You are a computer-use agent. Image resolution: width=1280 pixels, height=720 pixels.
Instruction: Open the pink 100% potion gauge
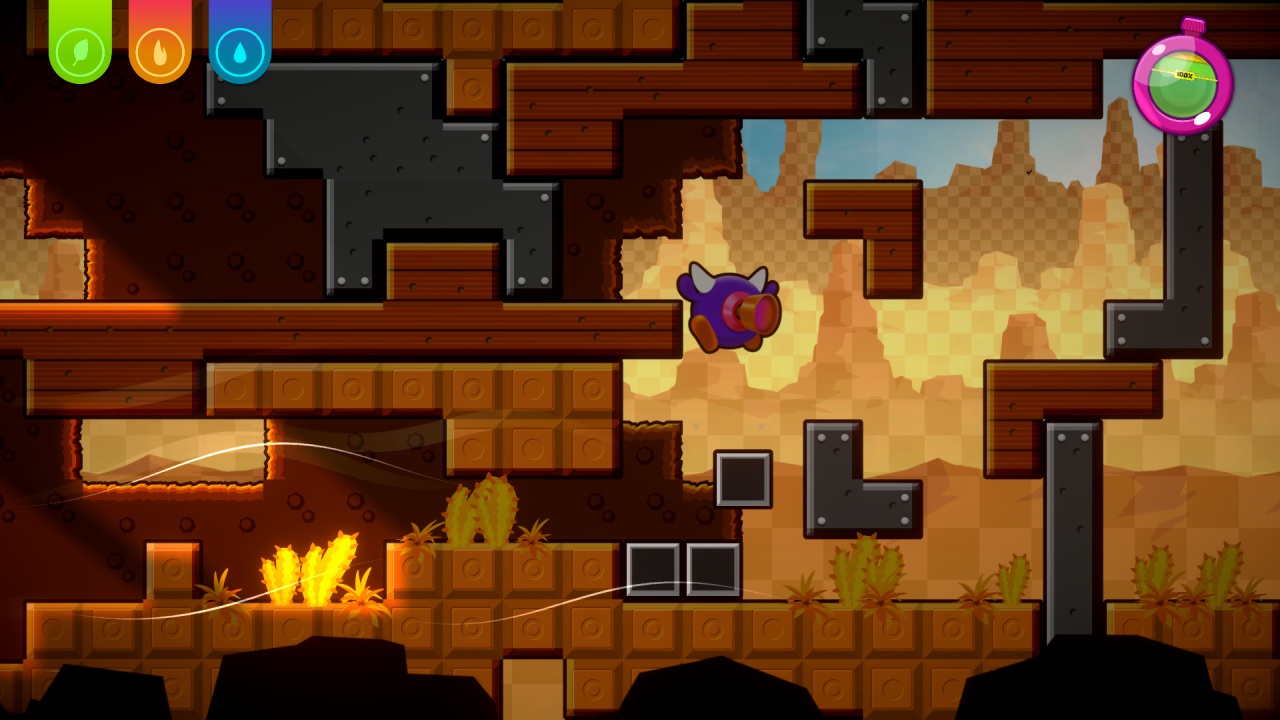(1184, 85)
